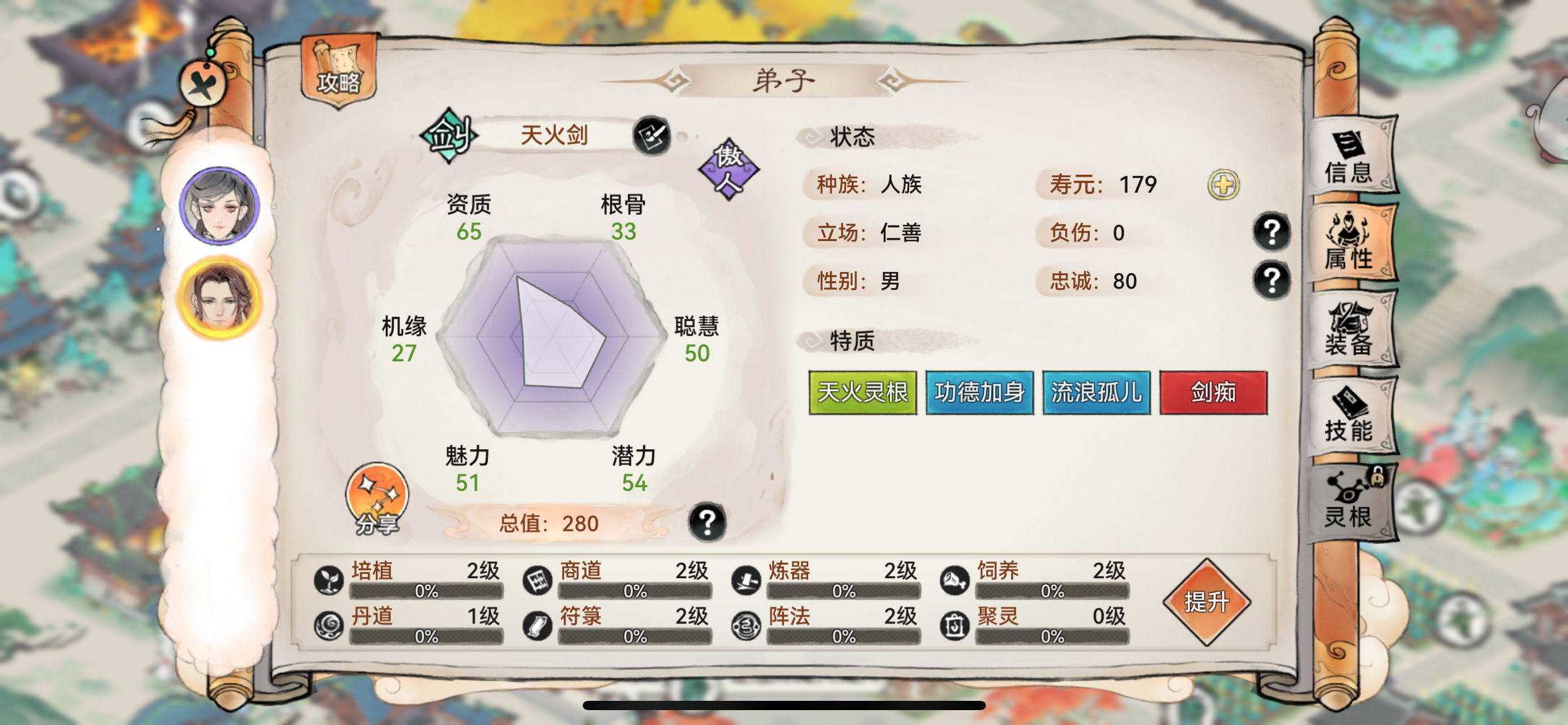Open the locked 灵根 spirit root tab

(1349, 502)
